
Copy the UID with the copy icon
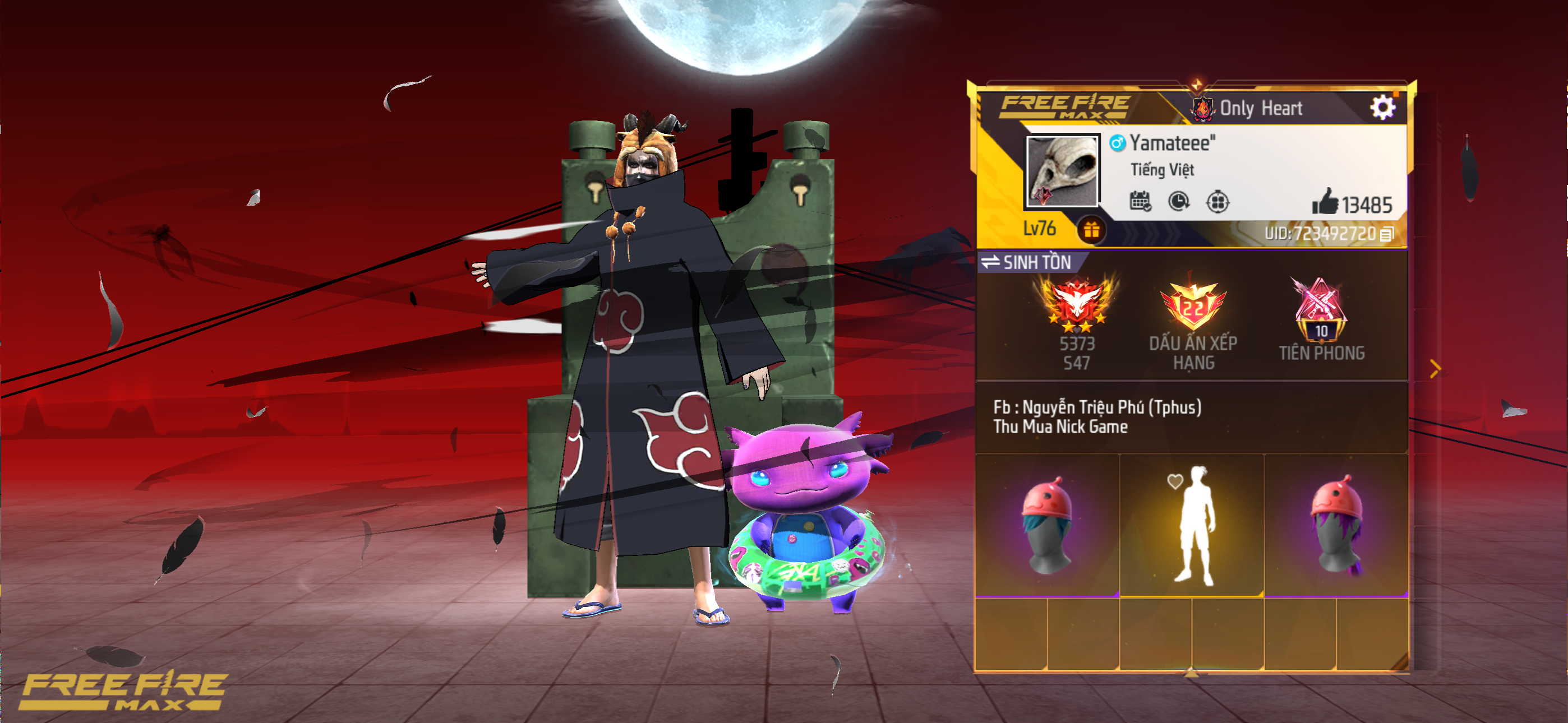1387,234
